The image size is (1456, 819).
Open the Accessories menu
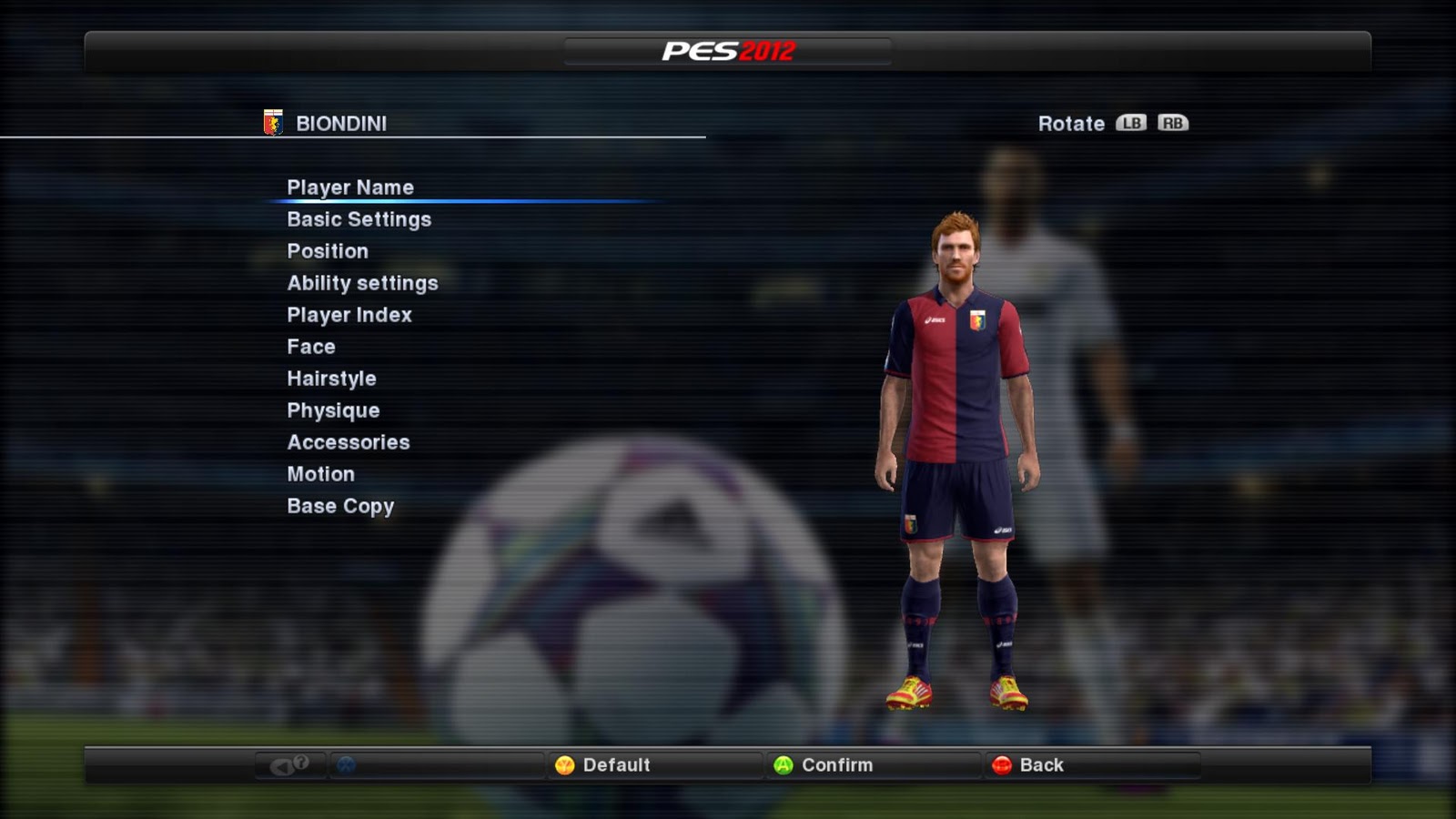pyautogui.click(x=349, y=441)
